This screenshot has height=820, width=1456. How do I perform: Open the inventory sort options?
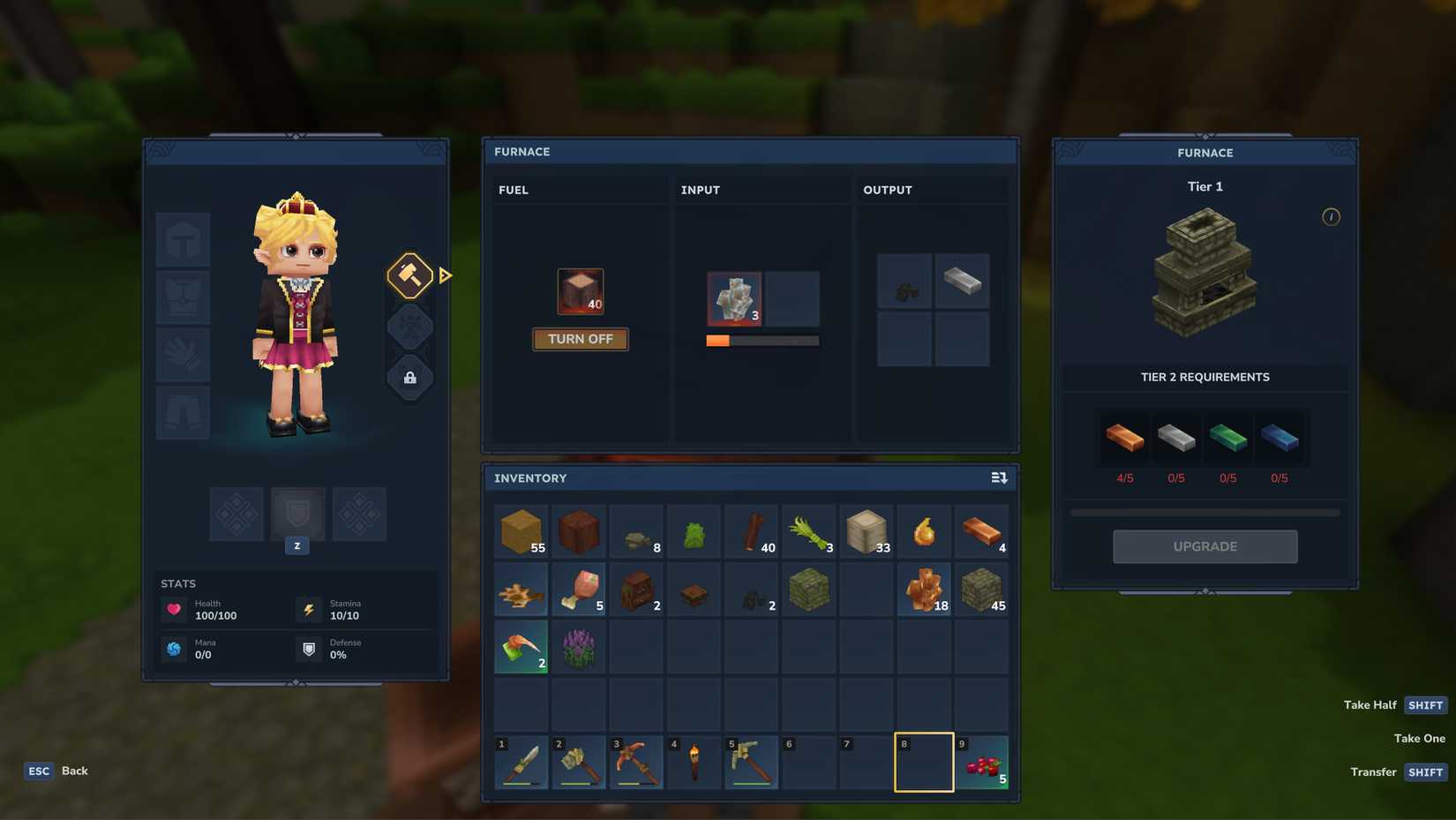tap(998, 477)
